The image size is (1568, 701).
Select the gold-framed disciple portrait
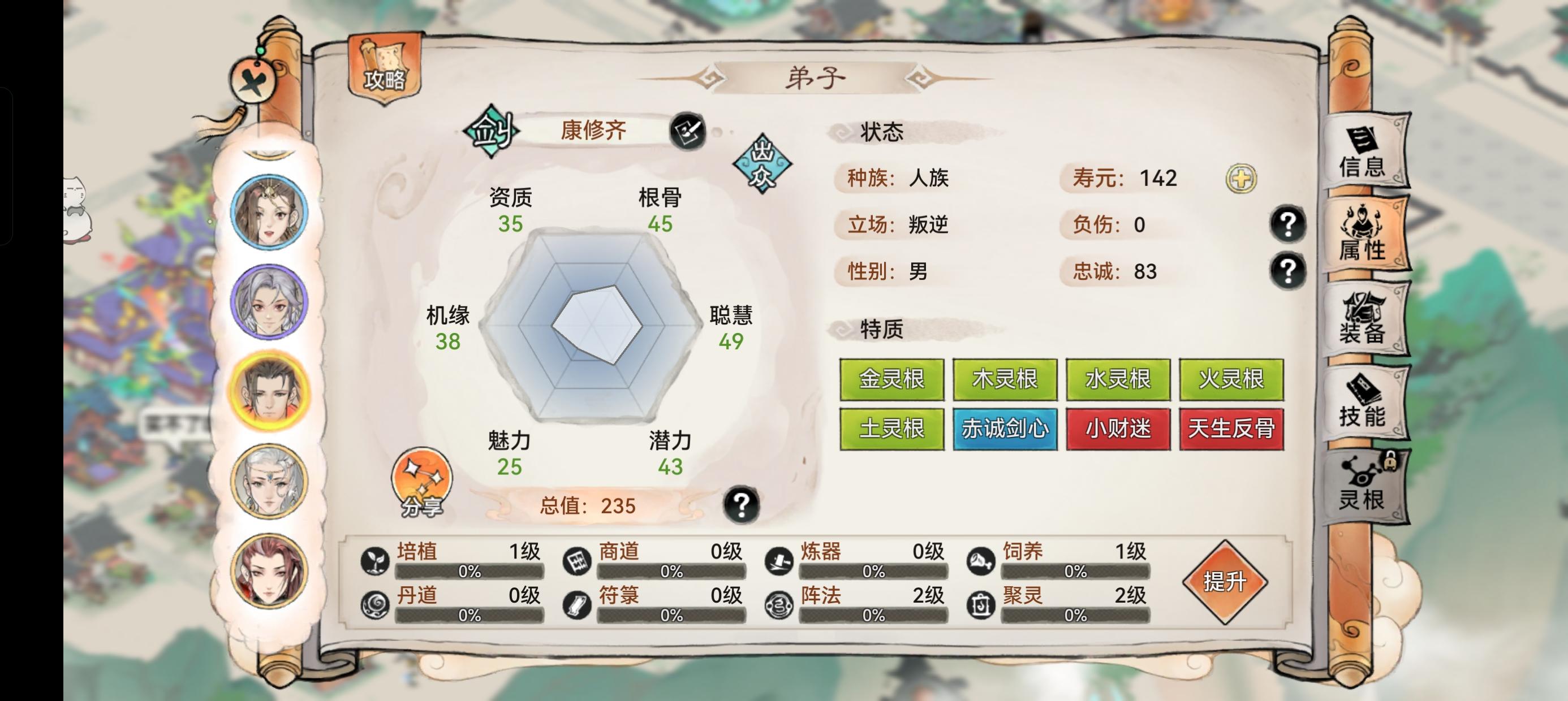[x=268, y=390]
